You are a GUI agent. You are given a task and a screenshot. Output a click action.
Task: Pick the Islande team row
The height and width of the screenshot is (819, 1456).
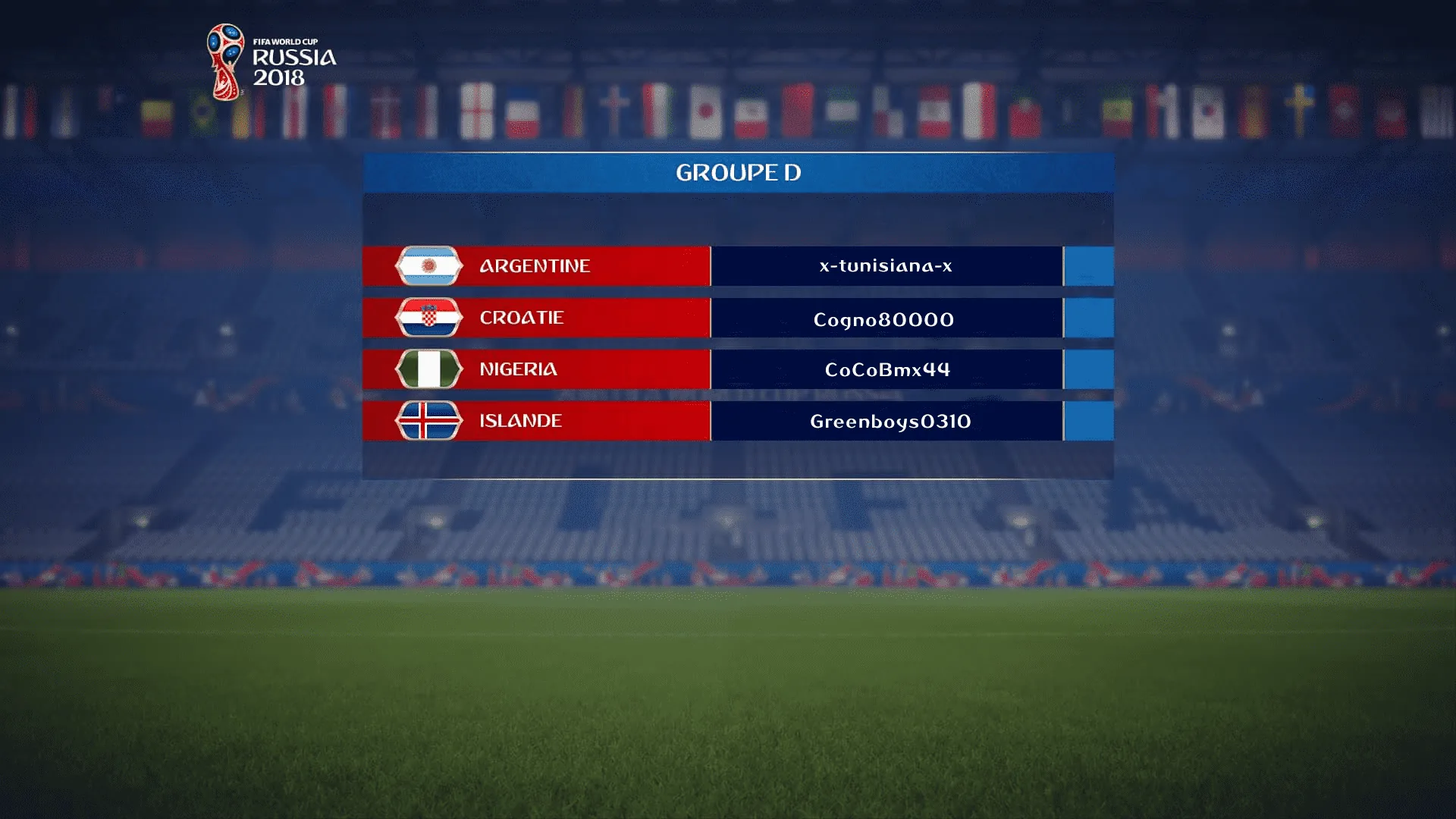pyautogui.click(x=535, y=421)
